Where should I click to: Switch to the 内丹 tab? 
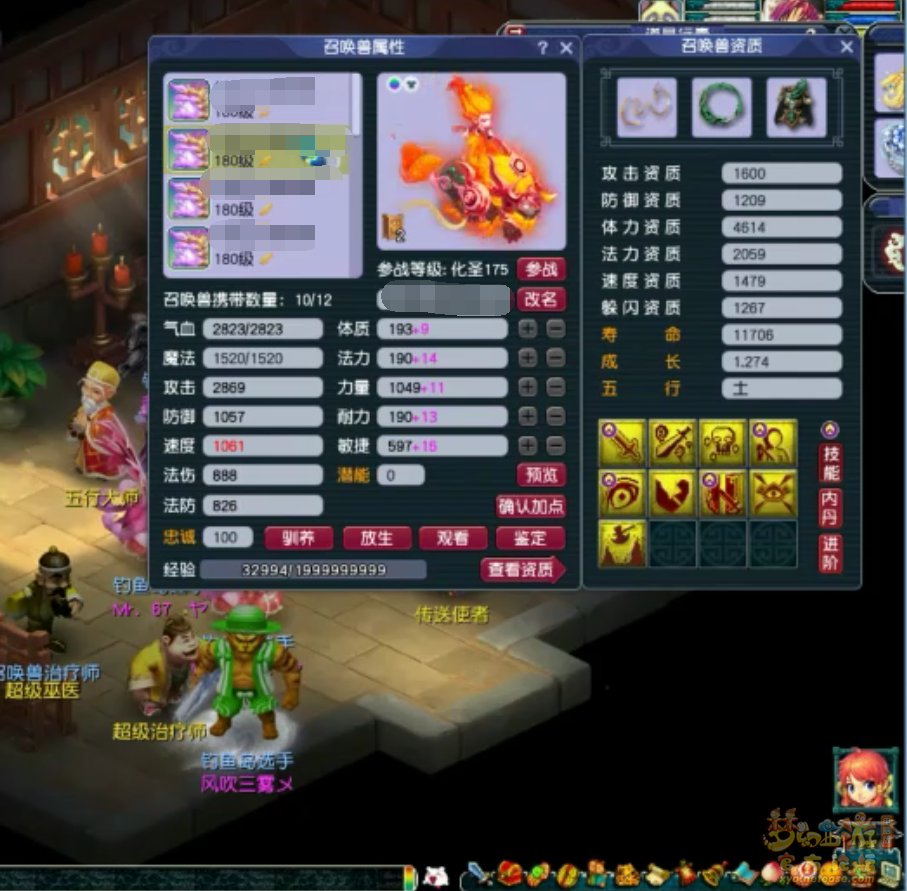830,507
